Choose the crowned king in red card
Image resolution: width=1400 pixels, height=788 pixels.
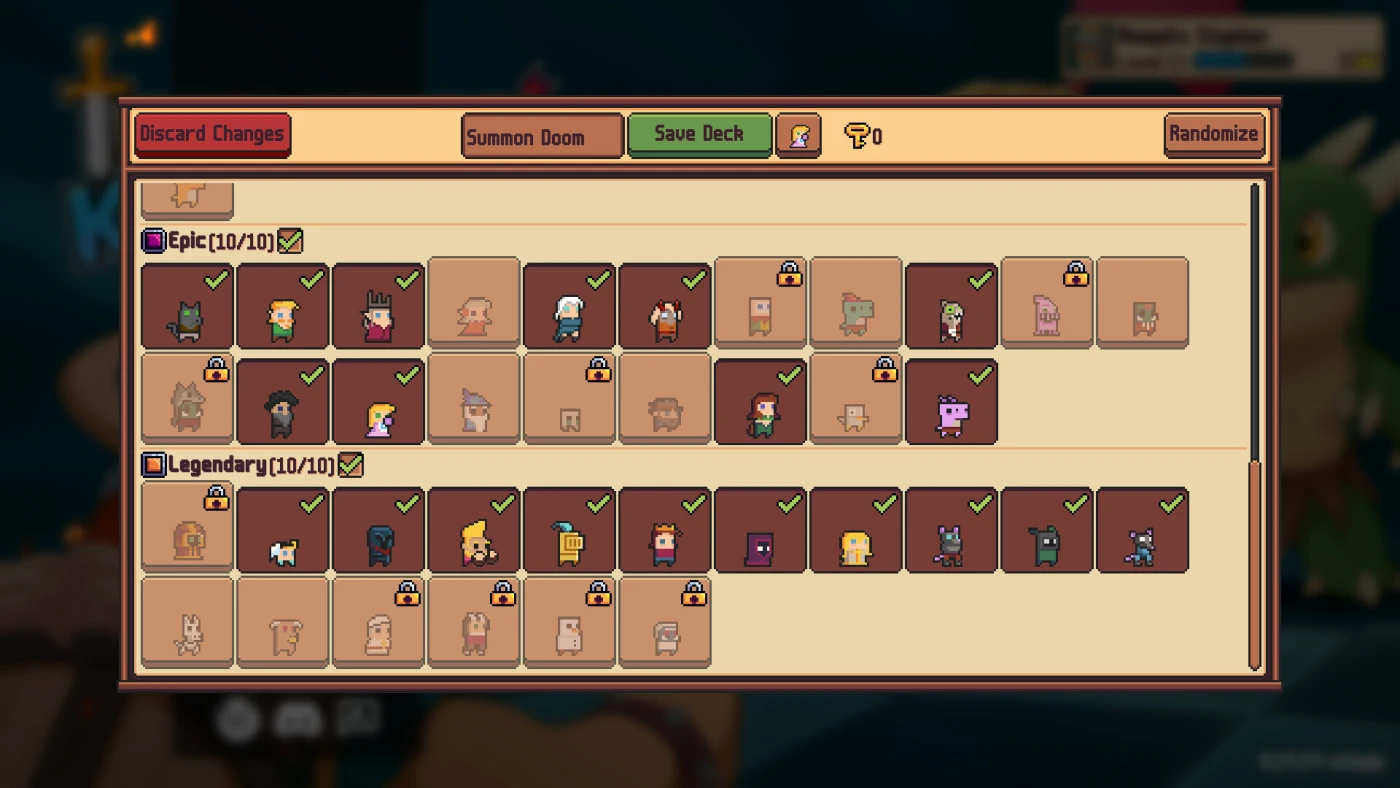[x=378, y=306]
